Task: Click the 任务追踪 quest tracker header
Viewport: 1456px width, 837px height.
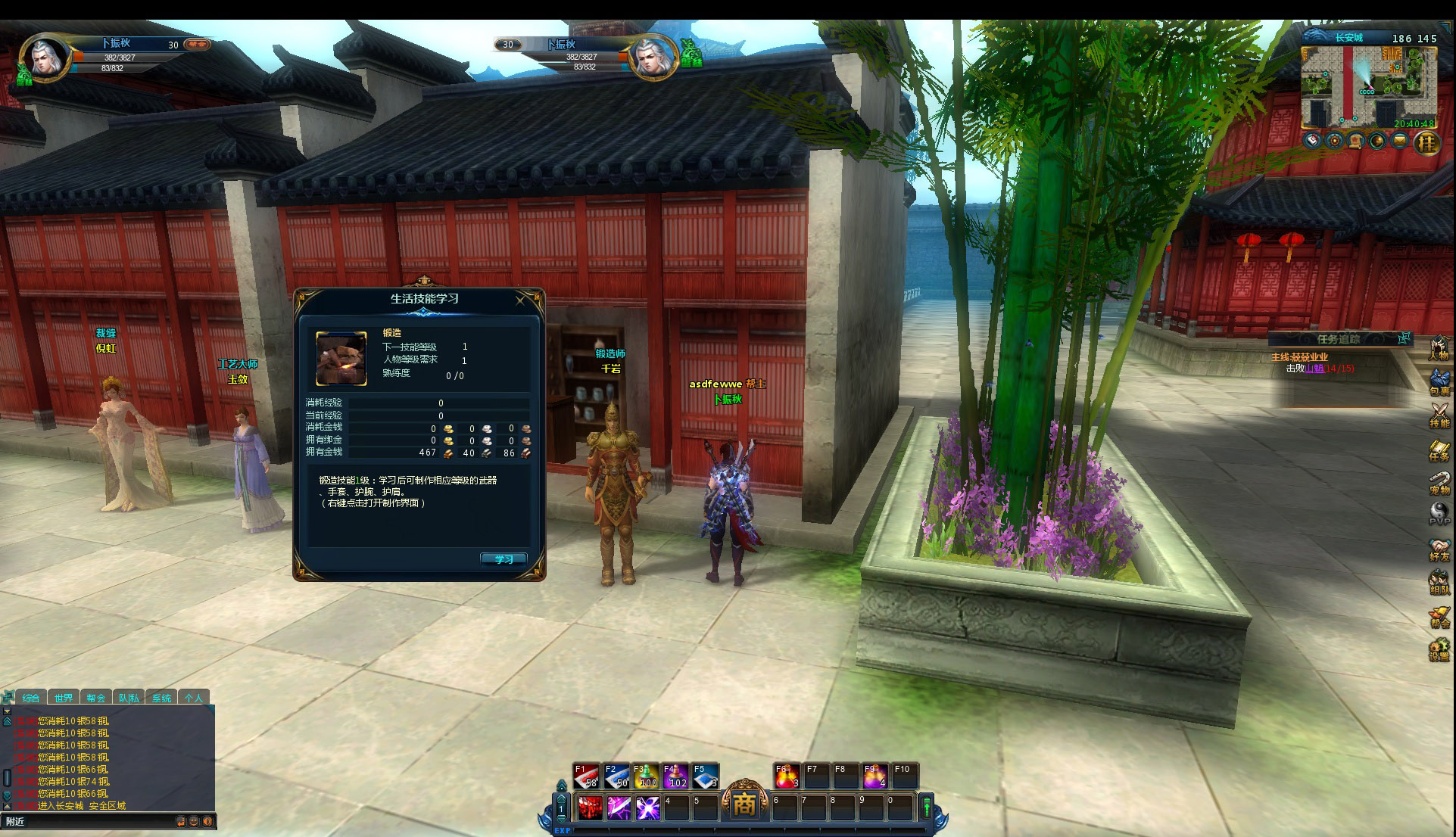Action: pyautogui.click(x=1338, y=339)
